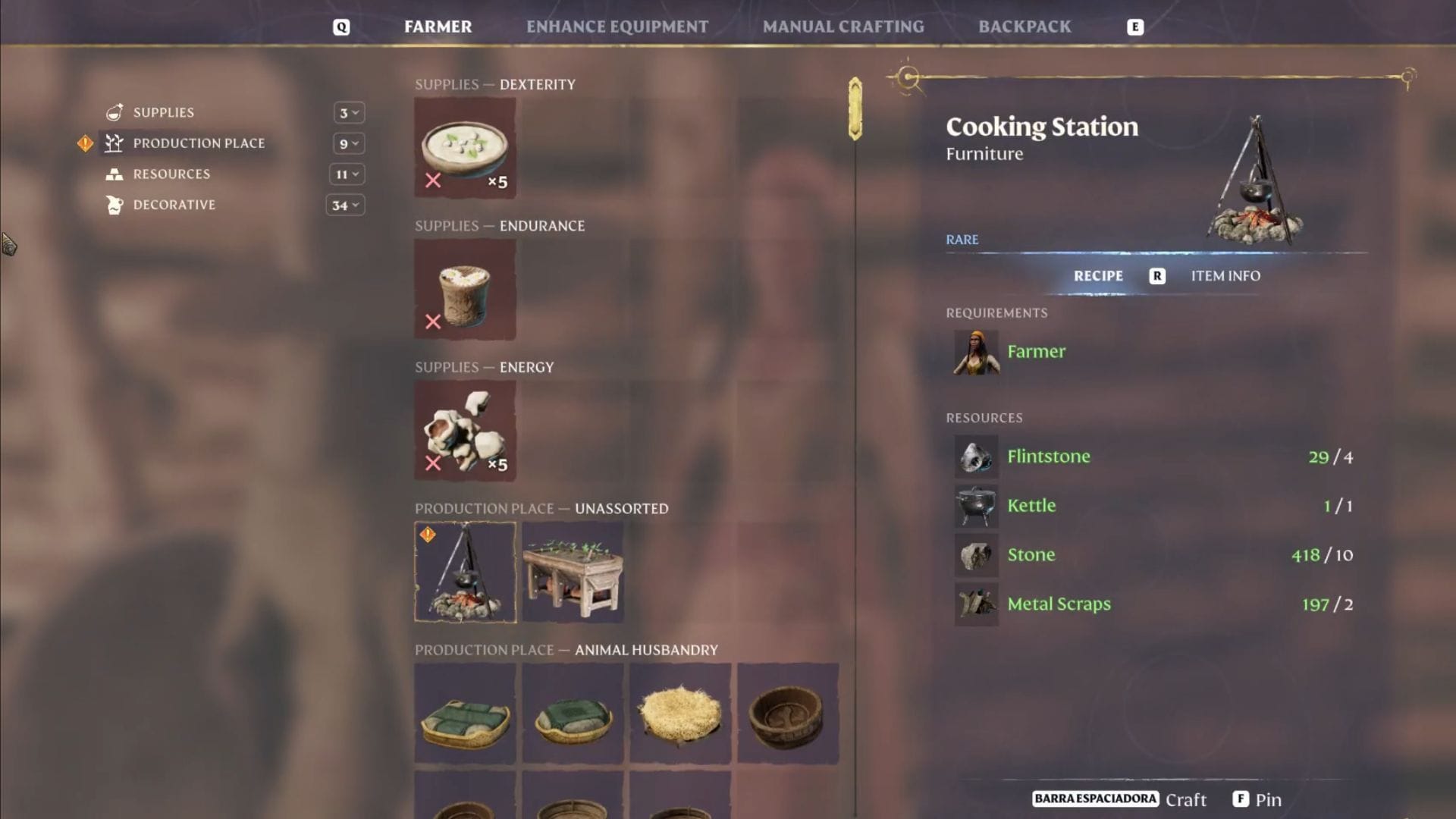Click the green pet bed icon
Screen dimensions: 1456x819
click(465, 713)
